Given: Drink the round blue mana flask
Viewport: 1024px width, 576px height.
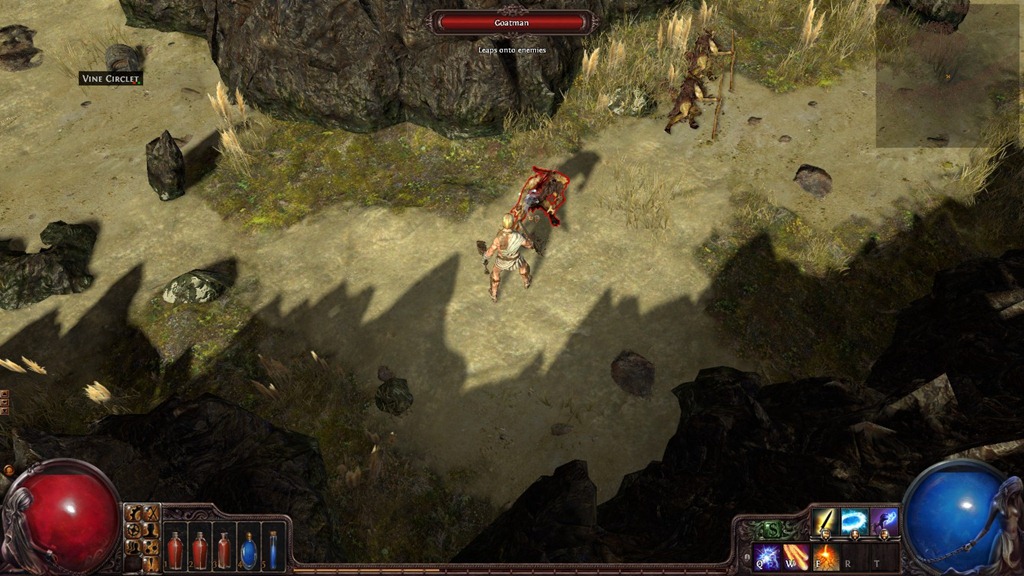Looking at the screenshot, I should tap(248, 550).
